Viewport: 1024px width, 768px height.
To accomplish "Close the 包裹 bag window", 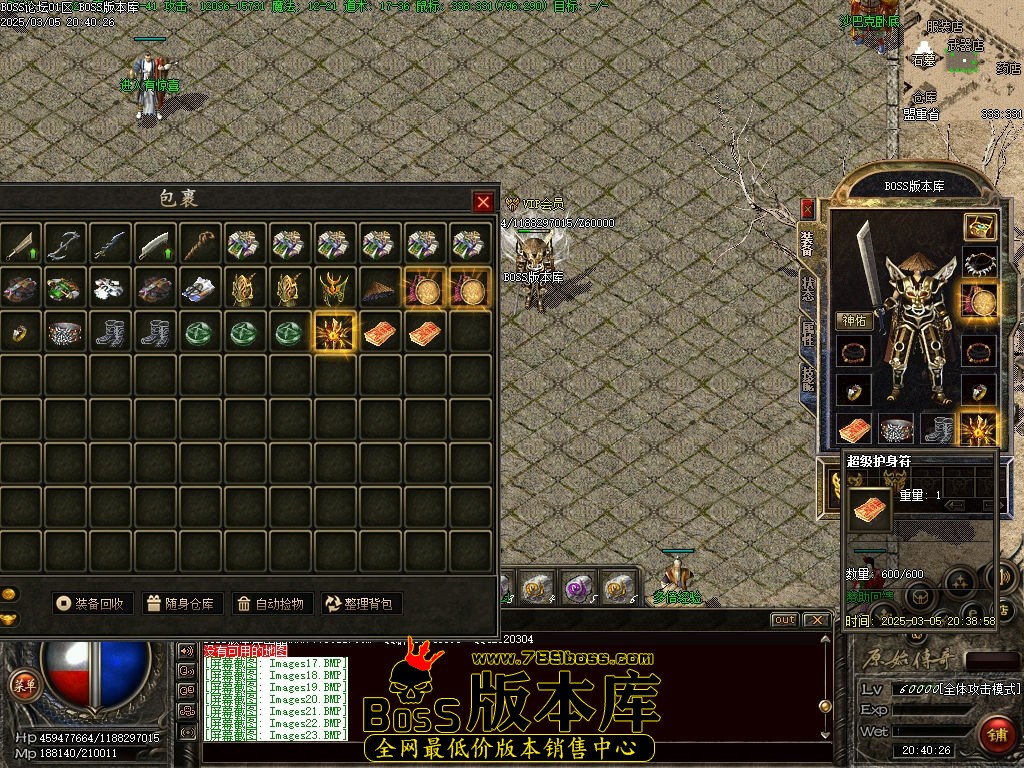I will point(483,202).
